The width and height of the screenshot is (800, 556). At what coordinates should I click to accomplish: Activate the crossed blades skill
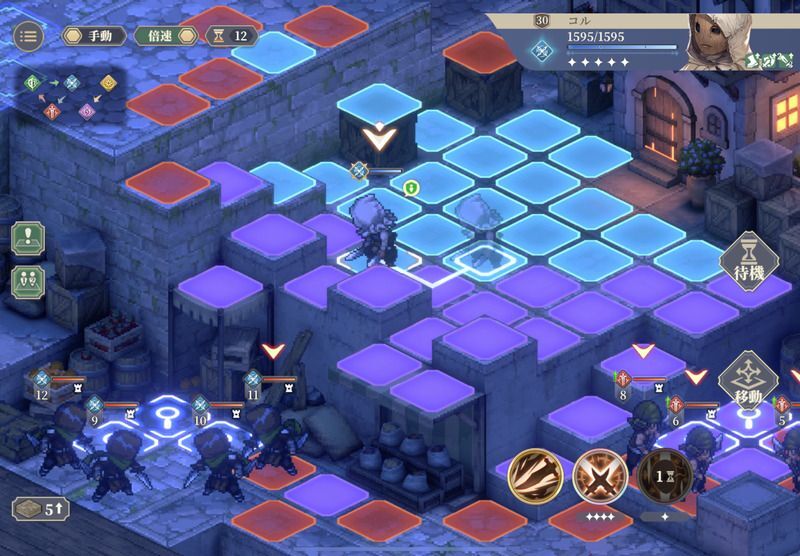[x=600, y=476]
